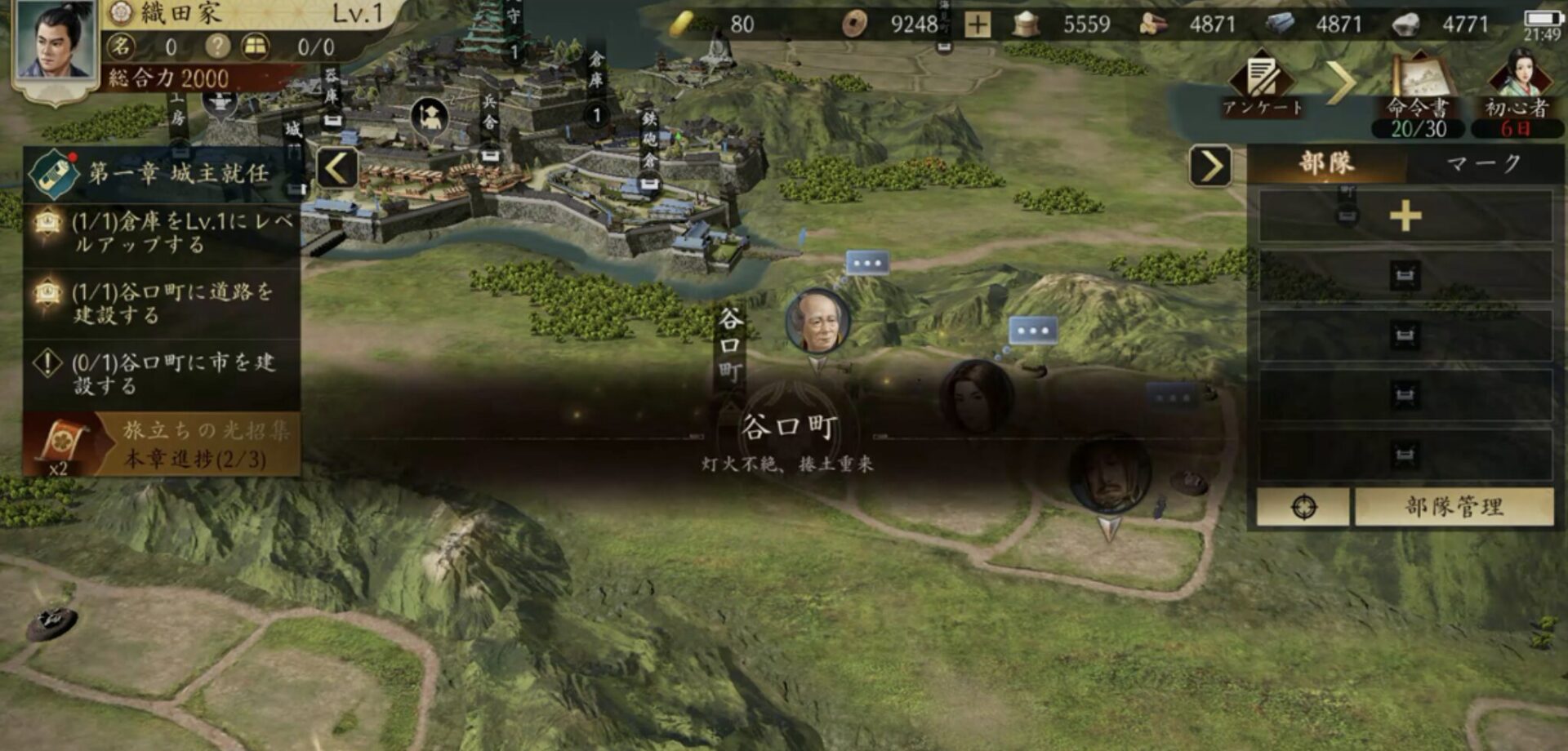
Task: Open 部隊管理 troop management
Action: pyautogui.click(x=1454, y=507)
